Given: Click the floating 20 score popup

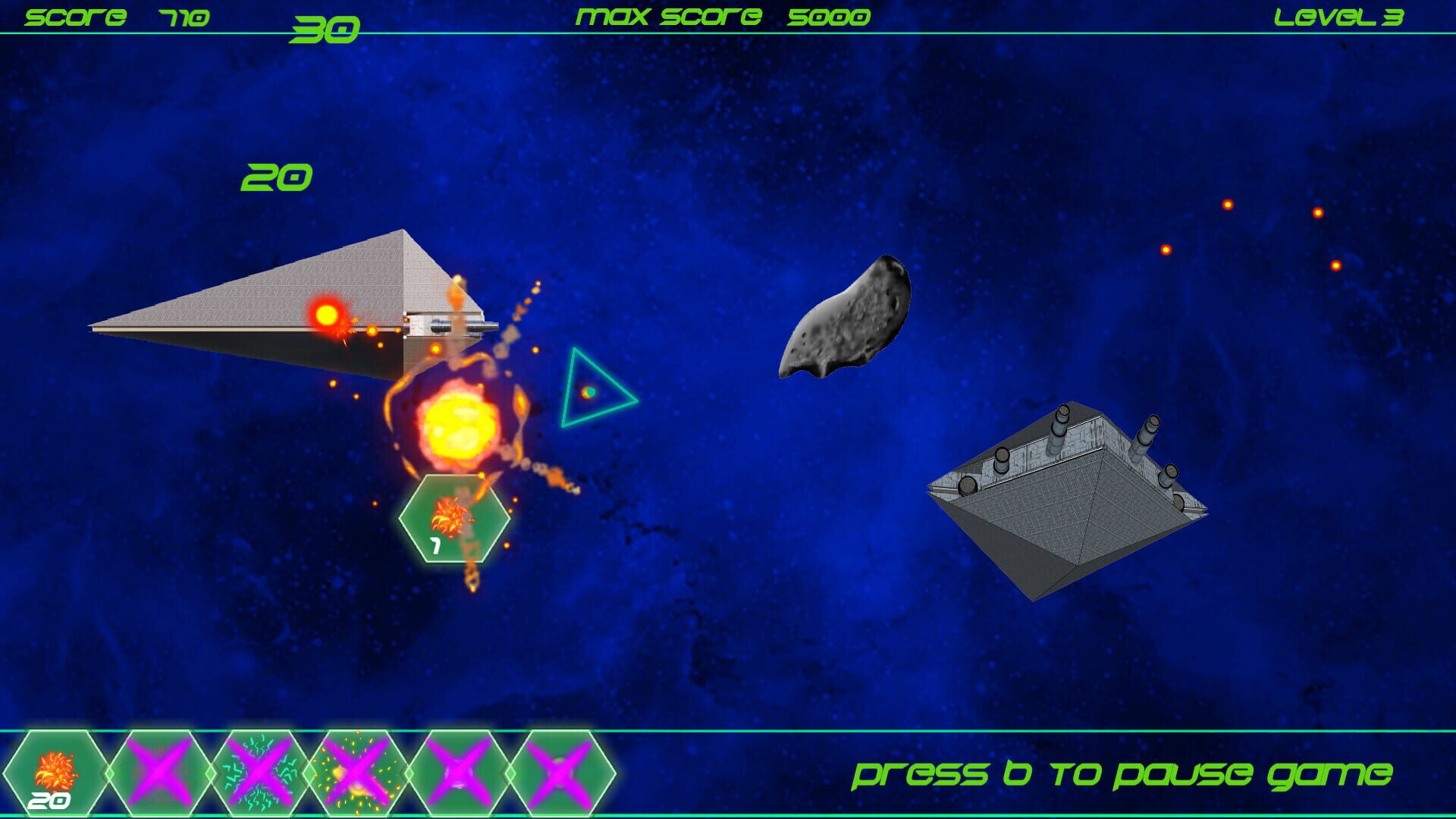Looking at the screenshot, I should (277, 176).
